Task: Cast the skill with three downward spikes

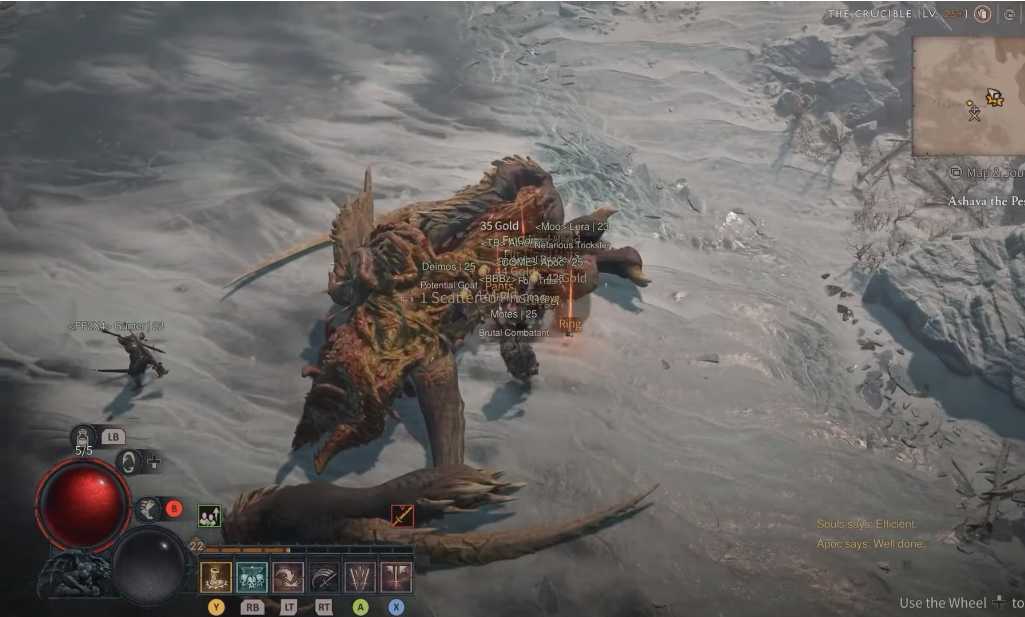Action: point(360,577)
